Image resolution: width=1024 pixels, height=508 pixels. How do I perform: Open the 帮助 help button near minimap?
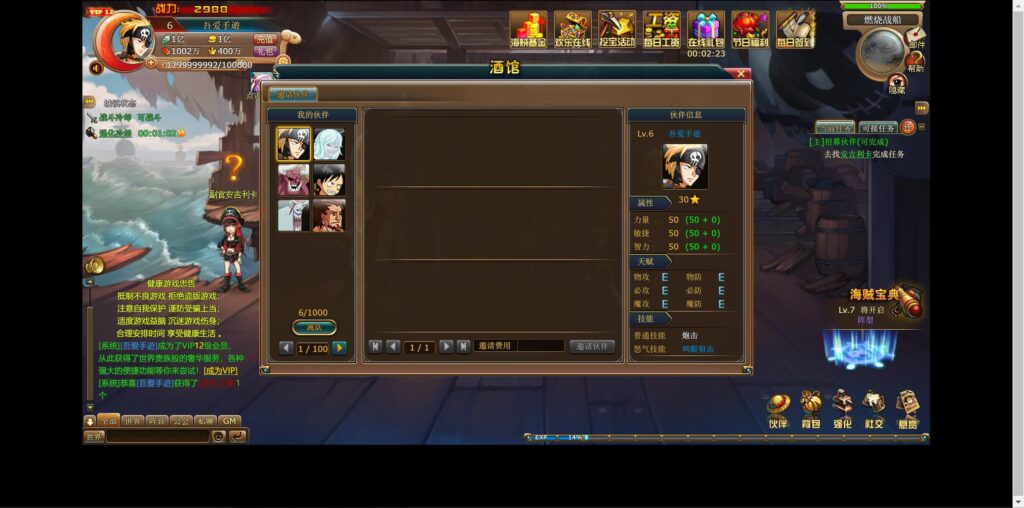point(915,62)
